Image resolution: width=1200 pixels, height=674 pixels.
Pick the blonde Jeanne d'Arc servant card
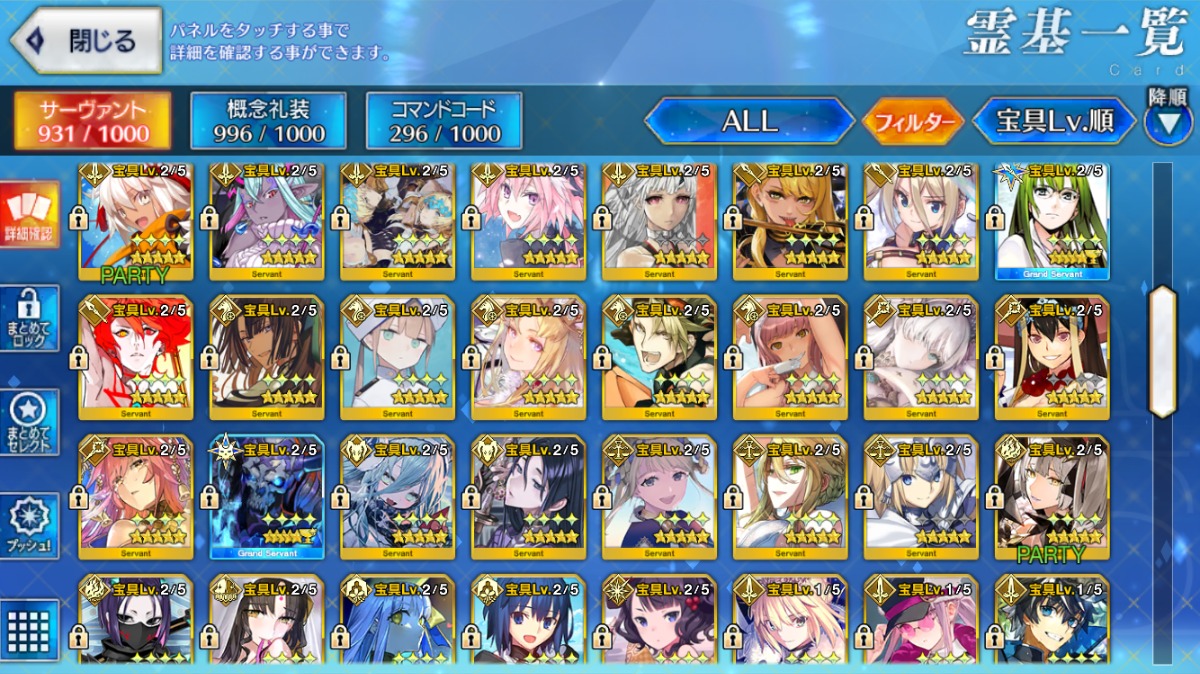[x=920, y=496]
